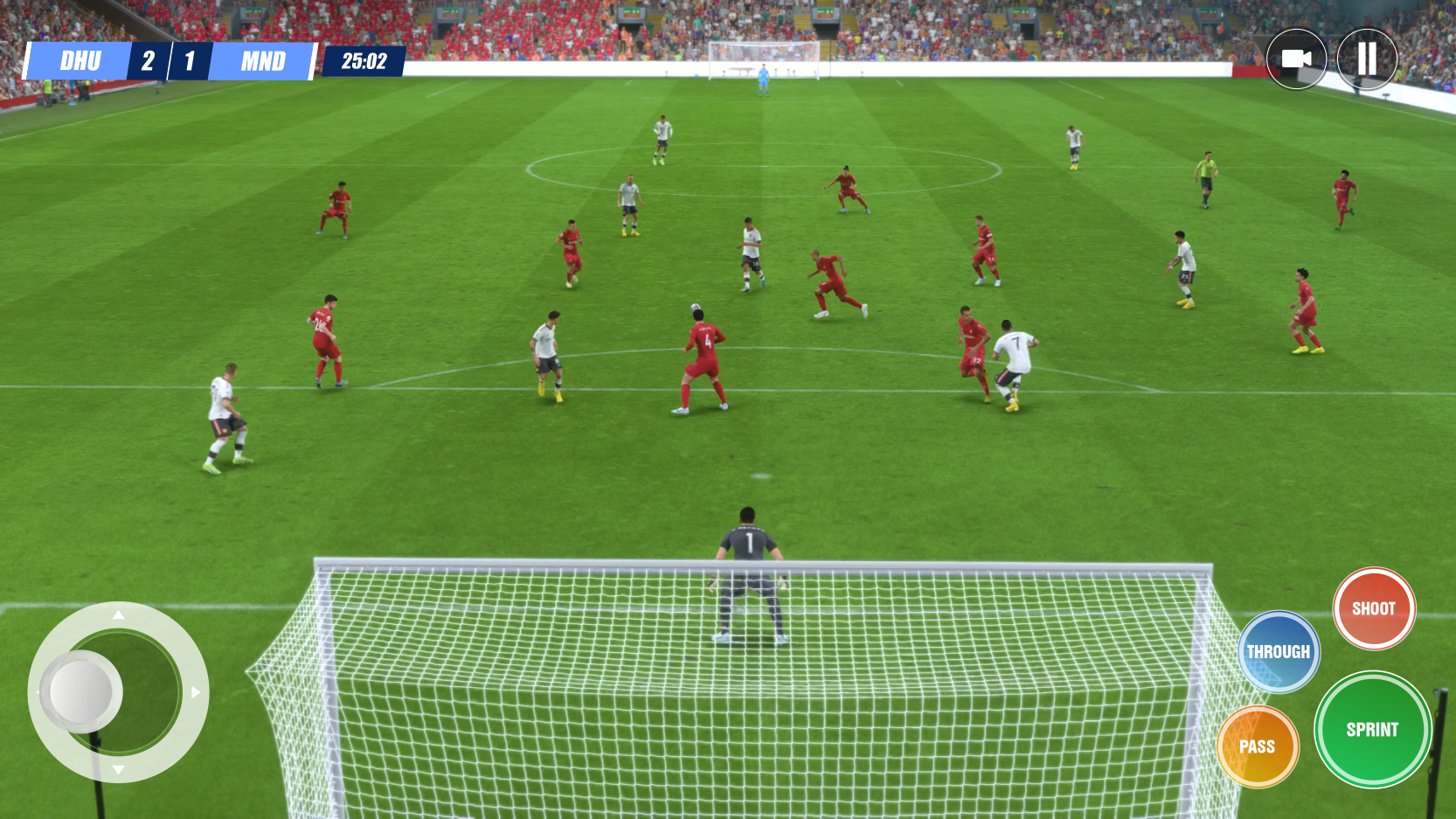The image size is (1456, 819).
Task: Tap the away score showing 1
Action: (191, 61)
